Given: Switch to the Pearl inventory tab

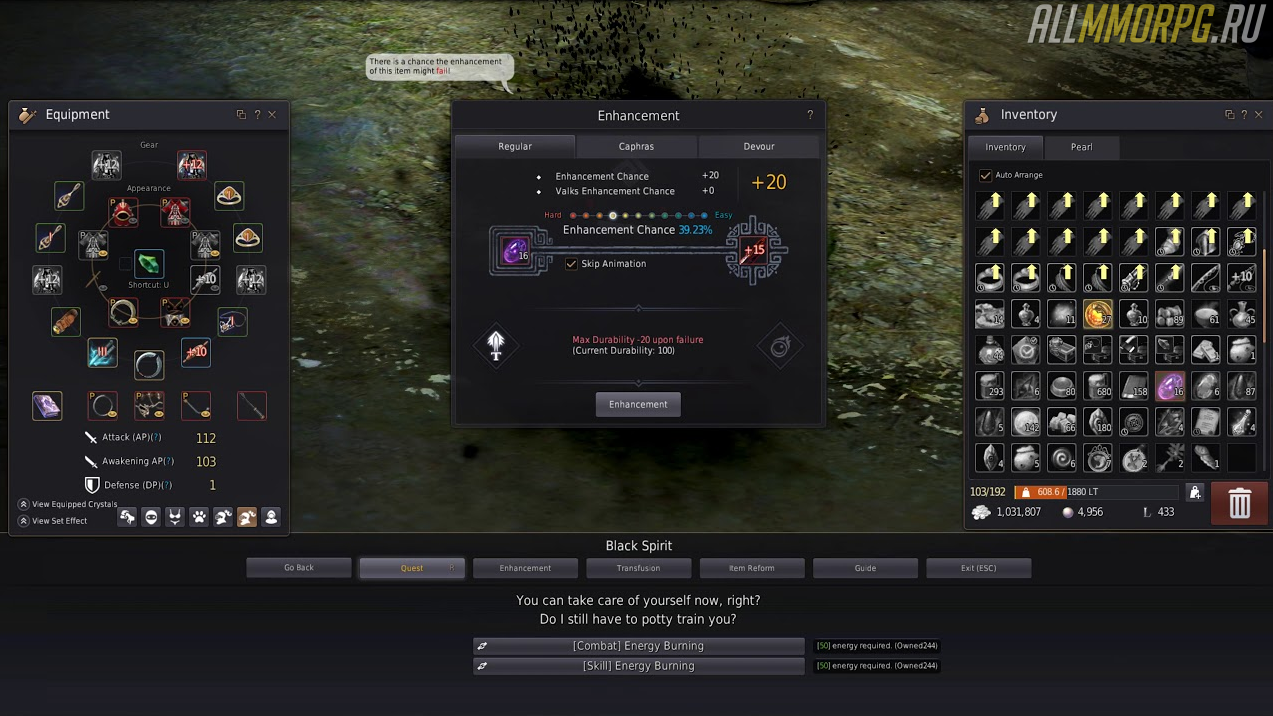Looking at the screenshot, I should pyautogui.click(x=1081, y=147).
